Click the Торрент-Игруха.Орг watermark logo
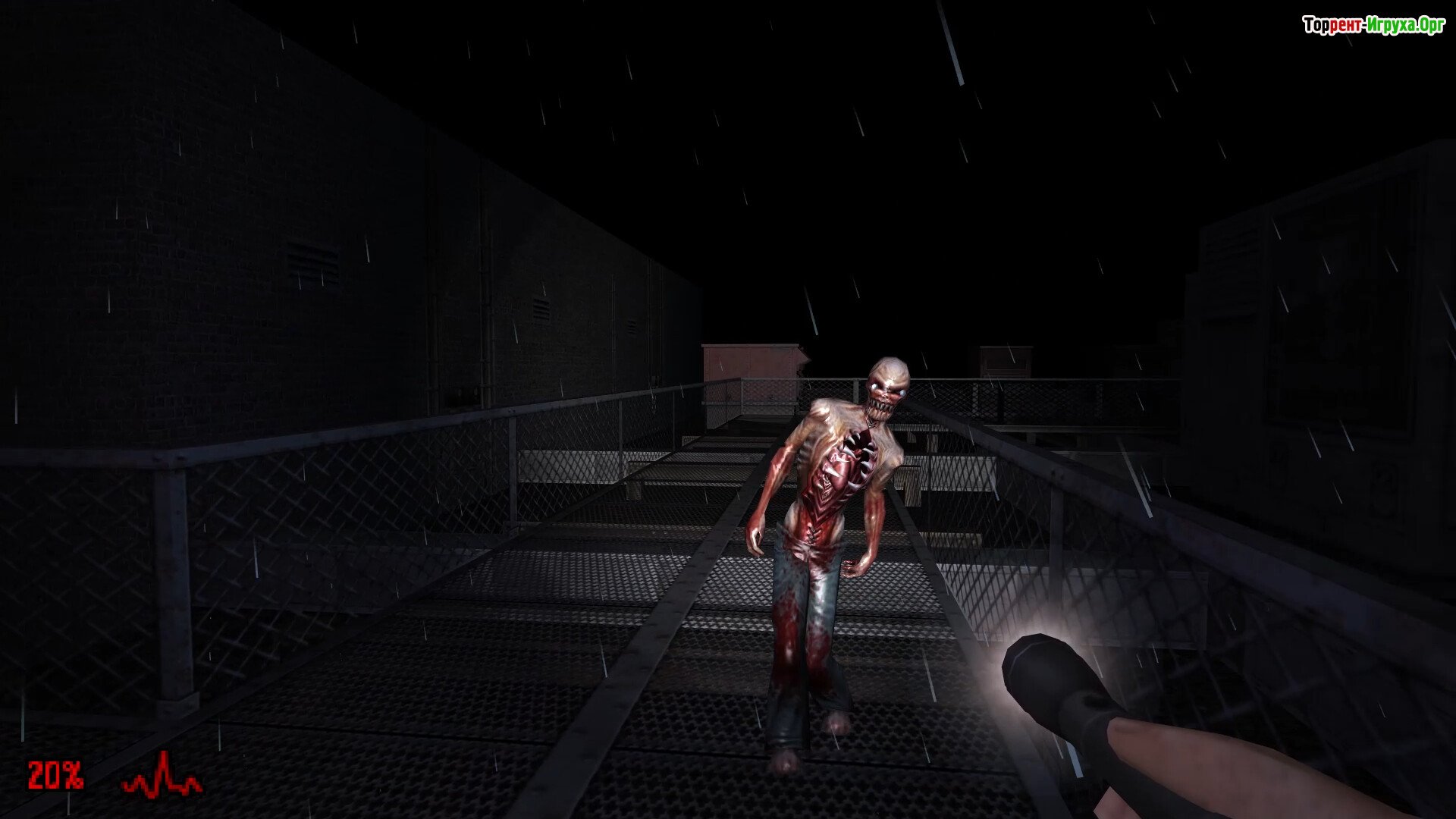Viewport: 1456px width, 819px height. [x=1373, y=26]
